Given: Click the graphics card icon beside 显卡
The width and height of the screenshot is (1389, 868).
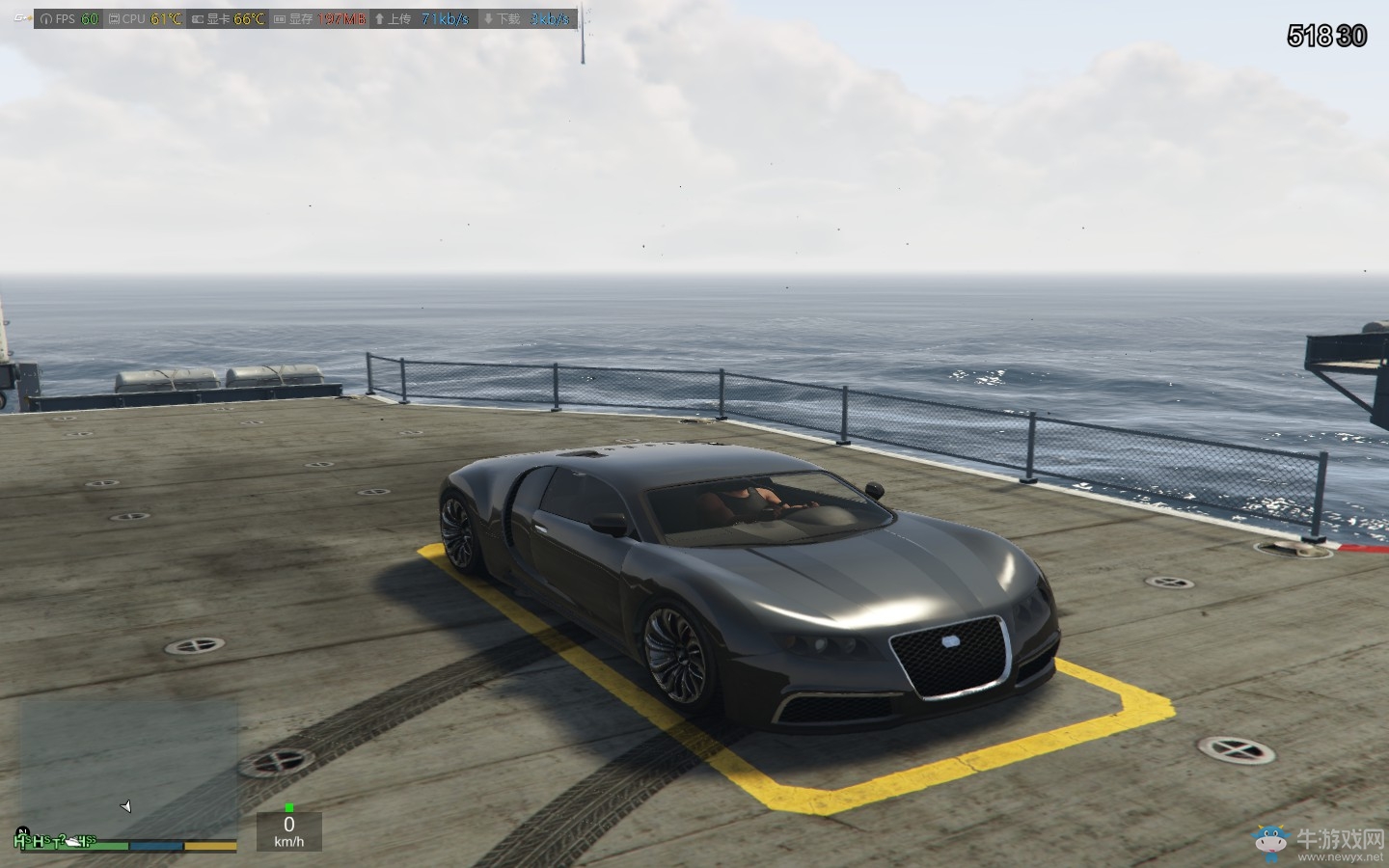Looking at the screenshot, I should coord(197,16).
